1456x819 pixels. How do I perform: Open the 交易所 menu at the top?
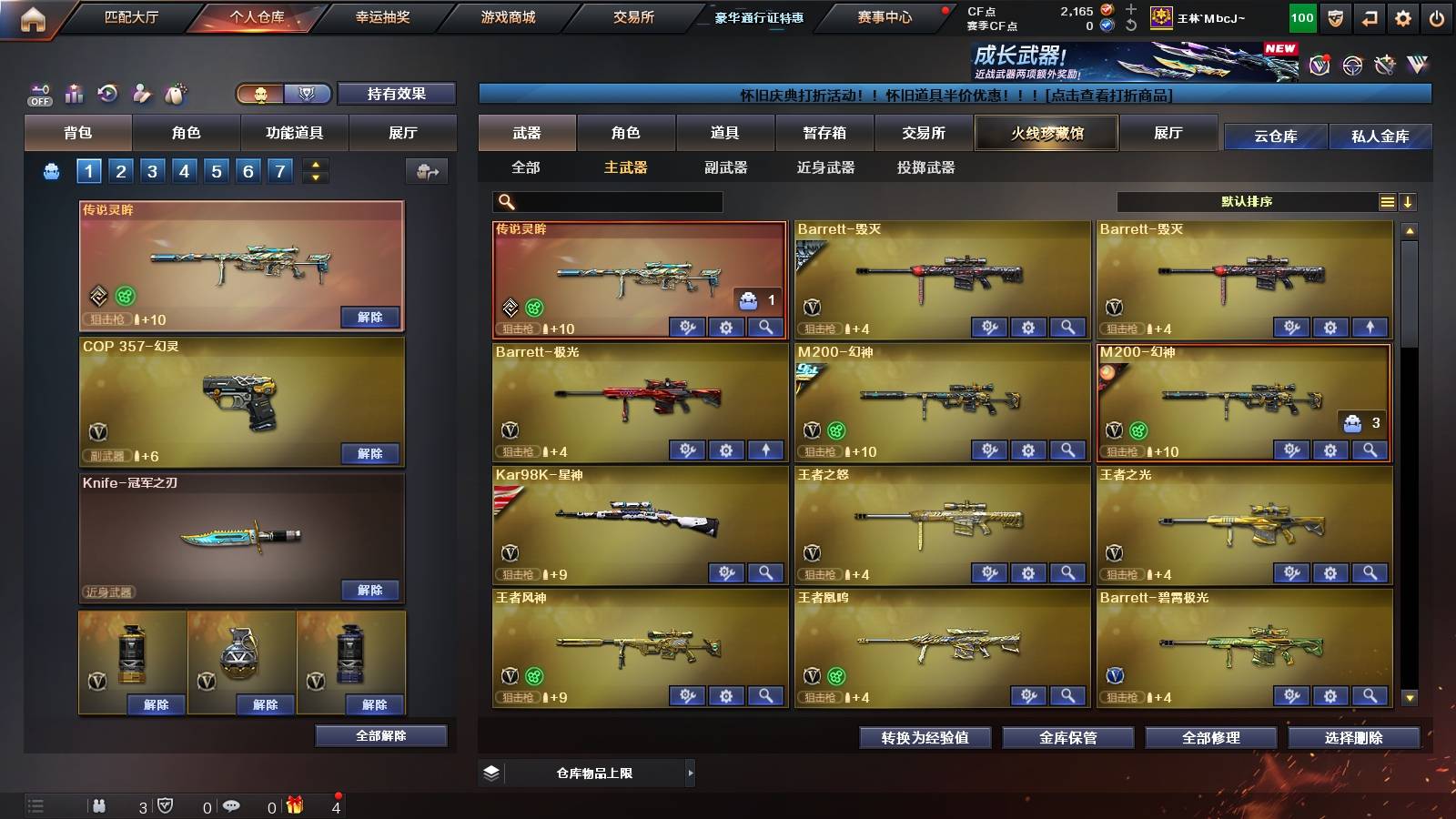[x=630, y=17]
